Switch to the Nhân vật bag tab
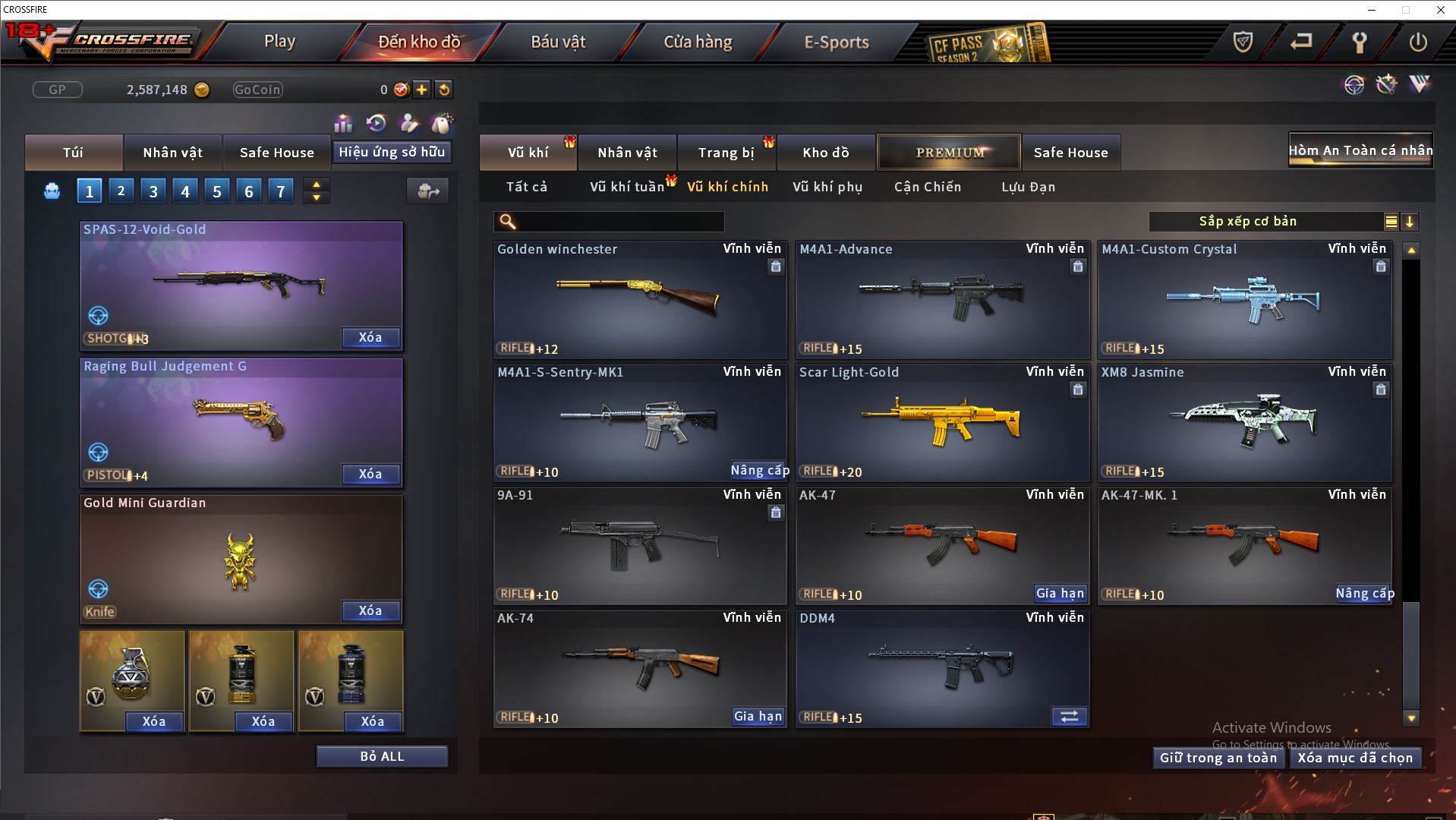This screenshot has height=820, width=1456. click(x=172, y=153)
